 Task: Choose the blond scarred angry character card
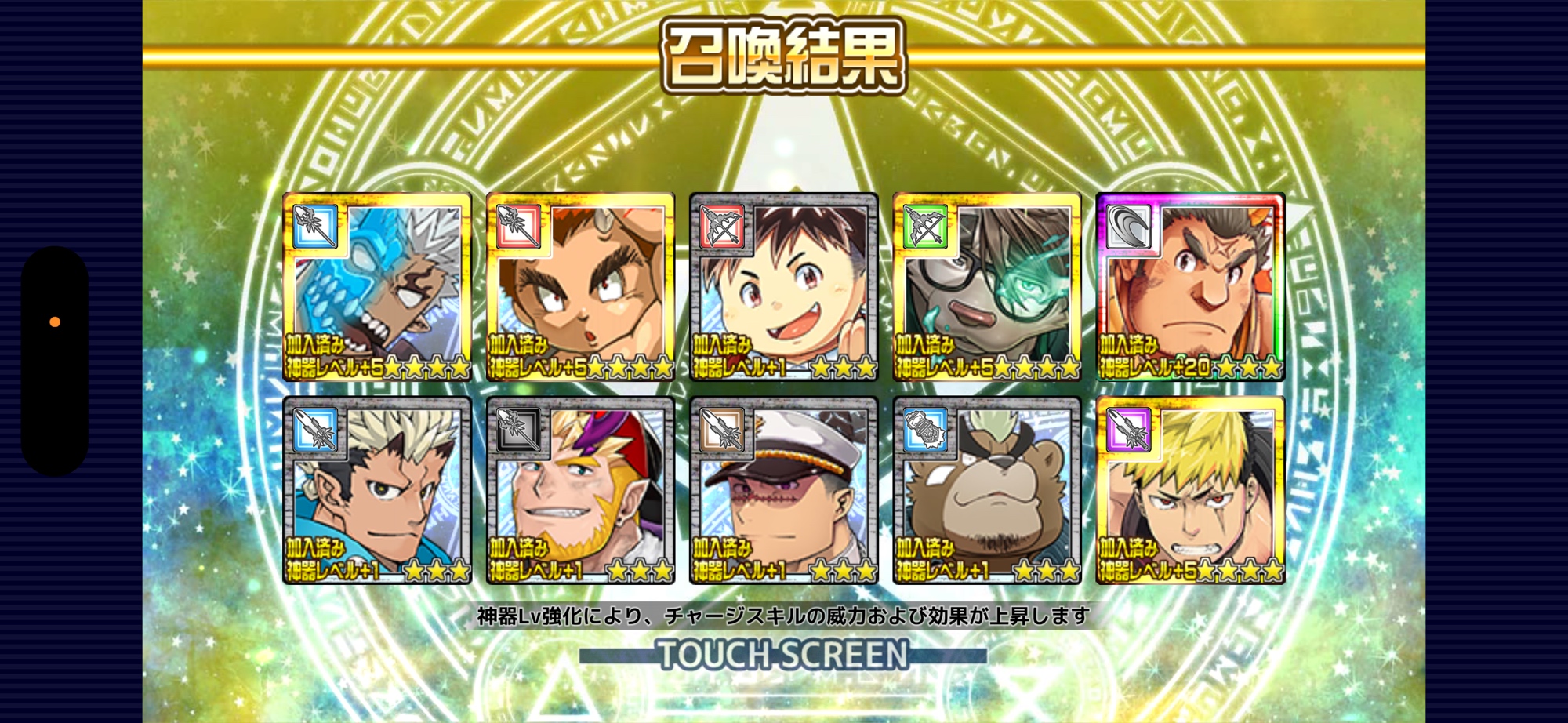click(x=1190, y=491)
